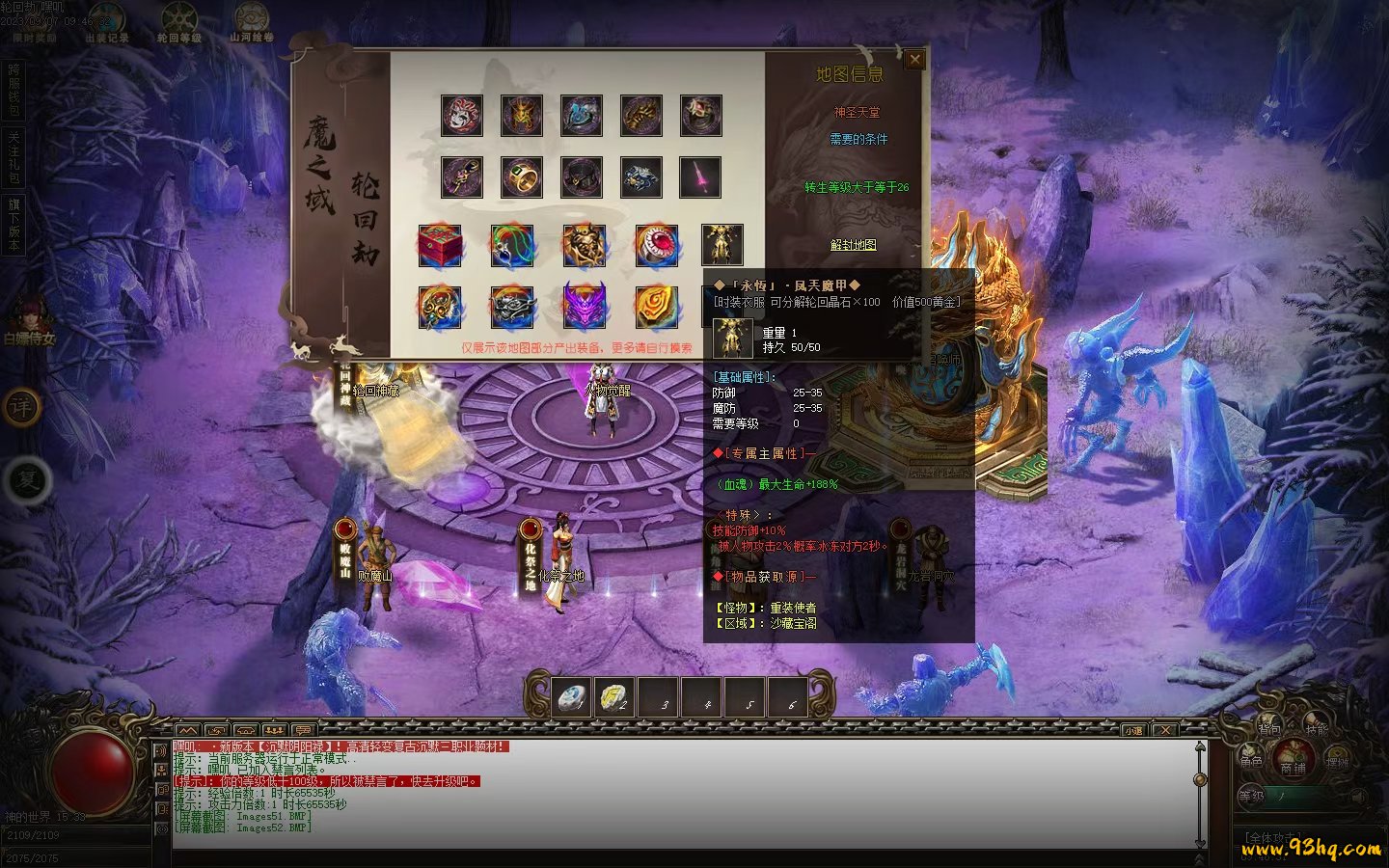
Task: Use the yellow item in hotbar slot 2
Action: pyautogui.click(x=614, y=697)
